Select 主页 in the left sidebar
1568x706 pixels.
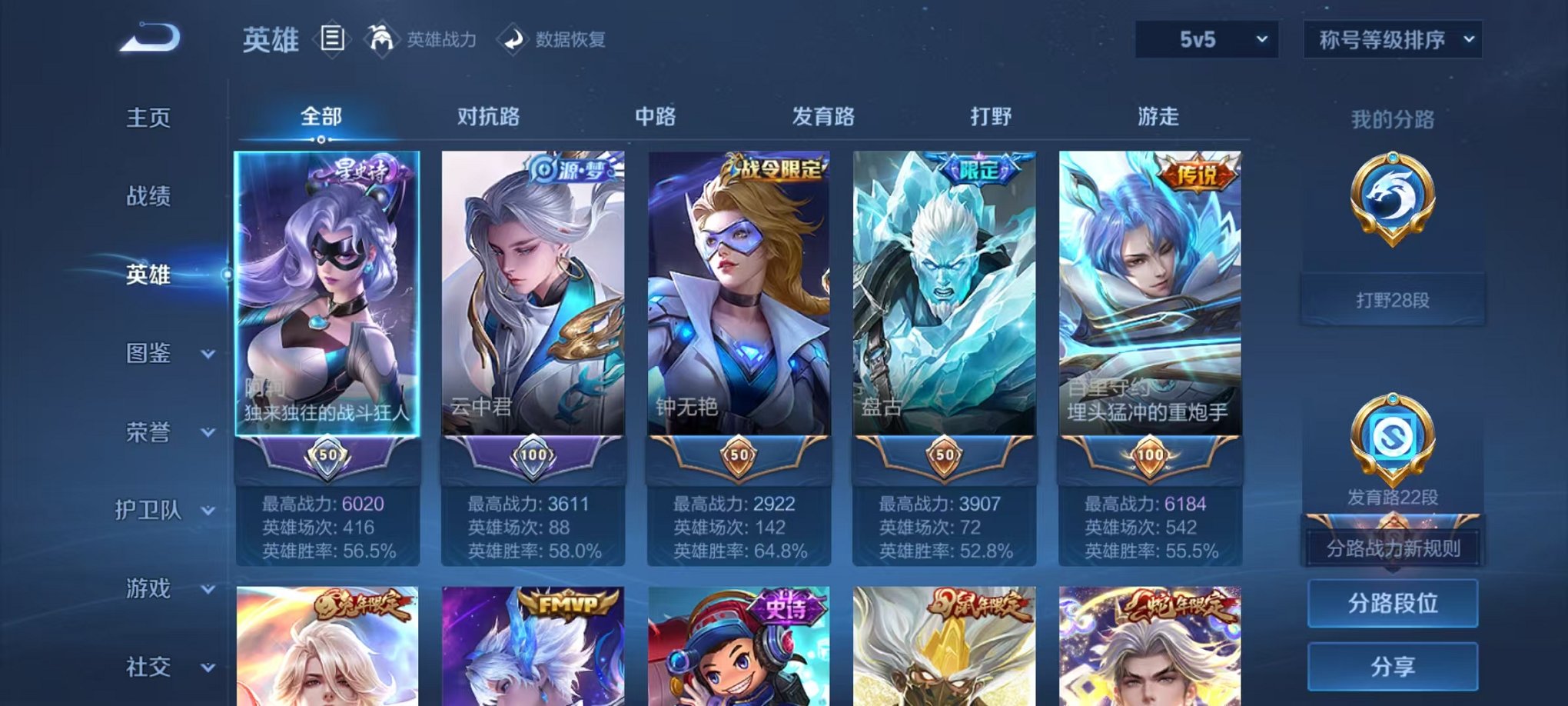148,119
